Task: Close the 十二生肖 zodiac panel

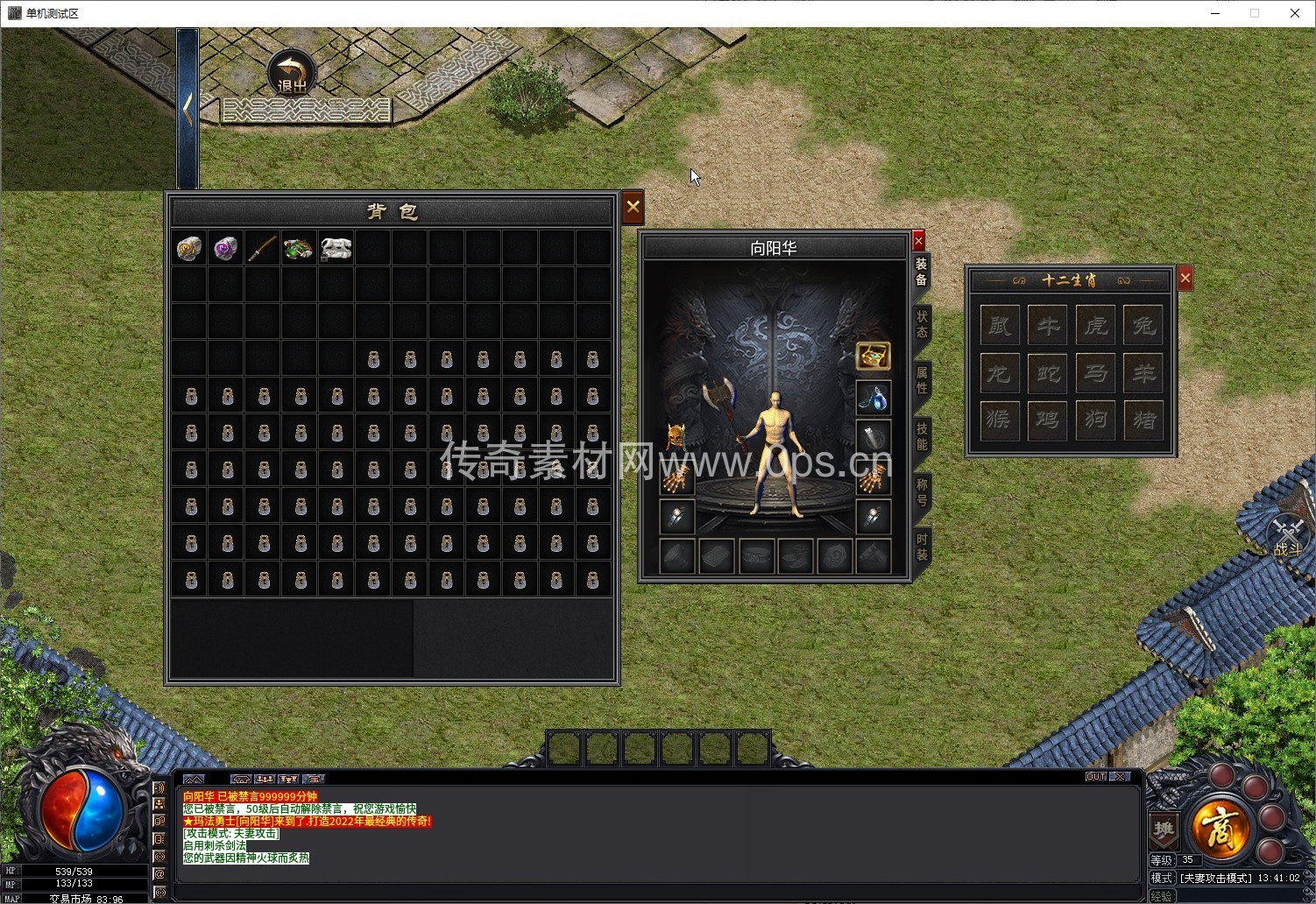Action: pos(1185,279)
